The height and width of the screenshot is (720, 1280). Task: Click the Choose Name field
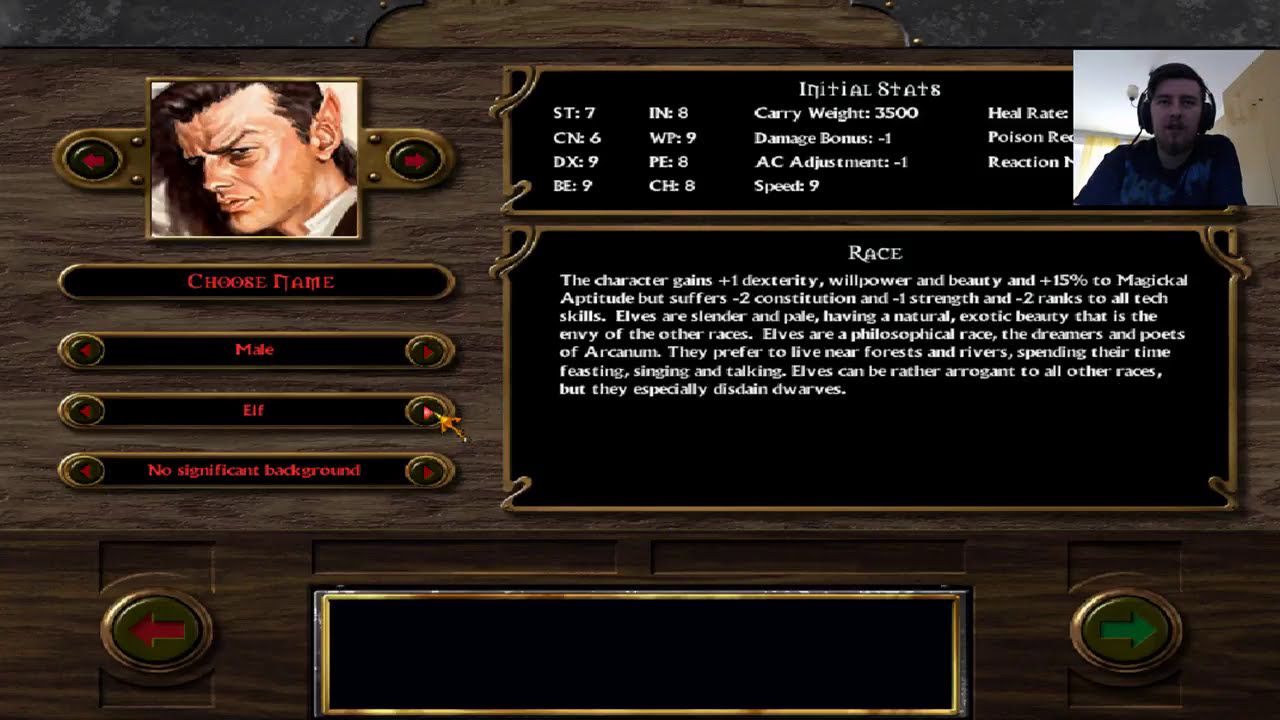tap(257, 282)
